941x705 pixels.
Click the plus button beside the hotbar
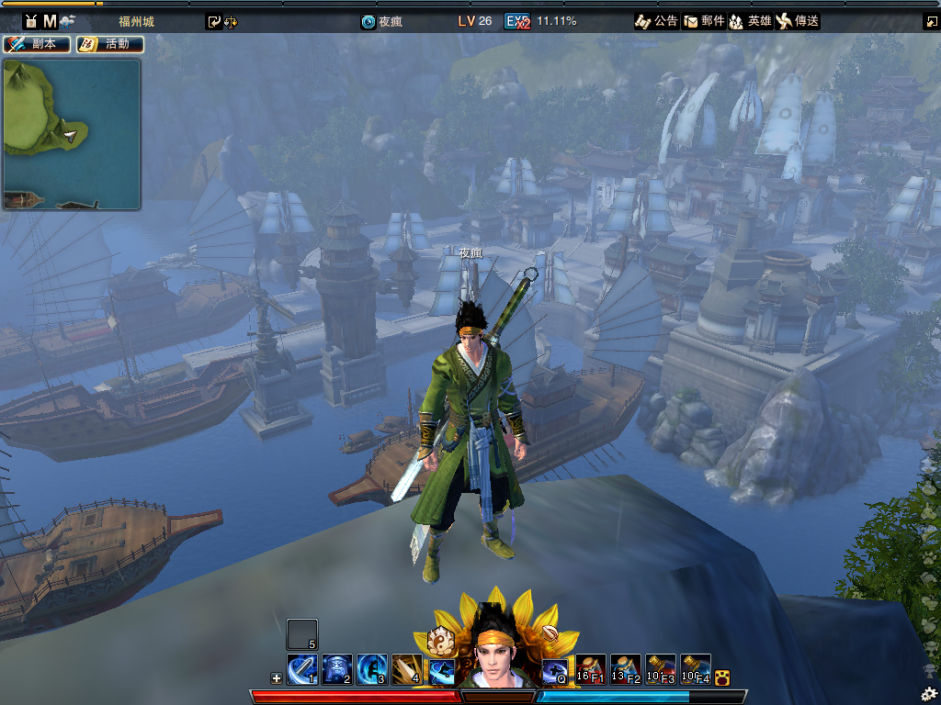click(277, 678)
